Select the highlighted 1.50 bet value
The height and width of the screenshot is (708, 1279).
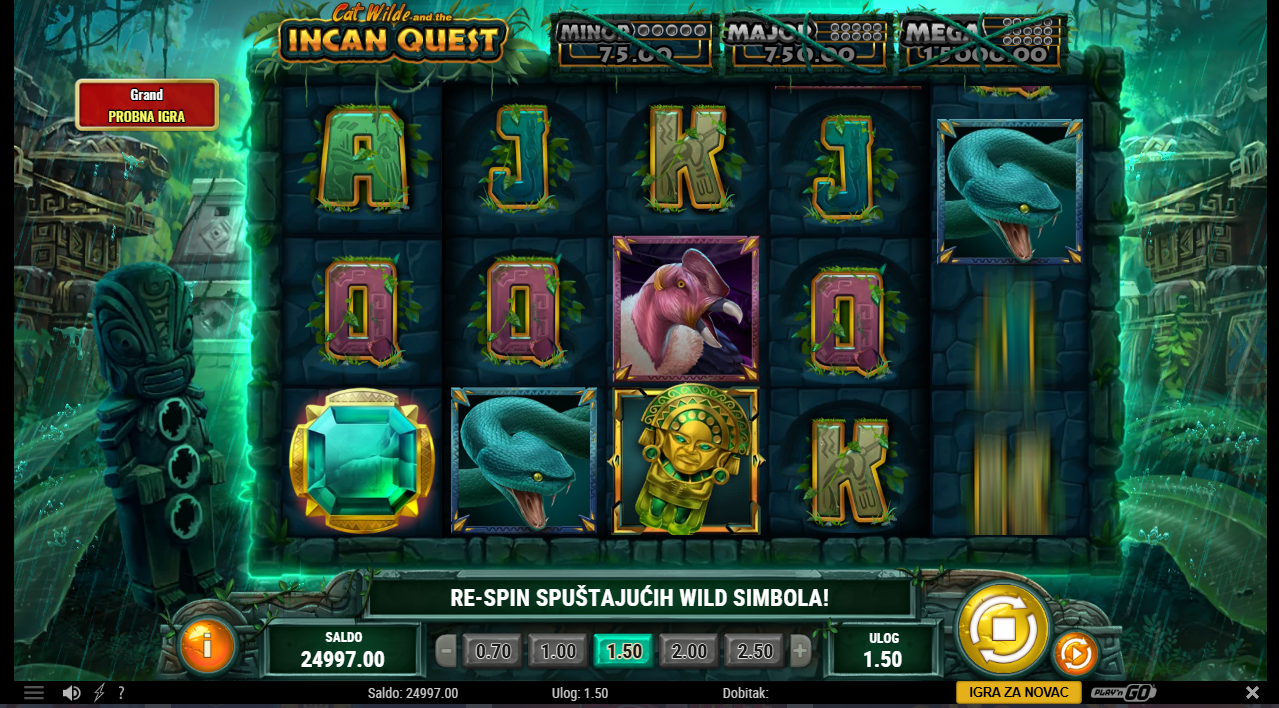click(624, 652)
